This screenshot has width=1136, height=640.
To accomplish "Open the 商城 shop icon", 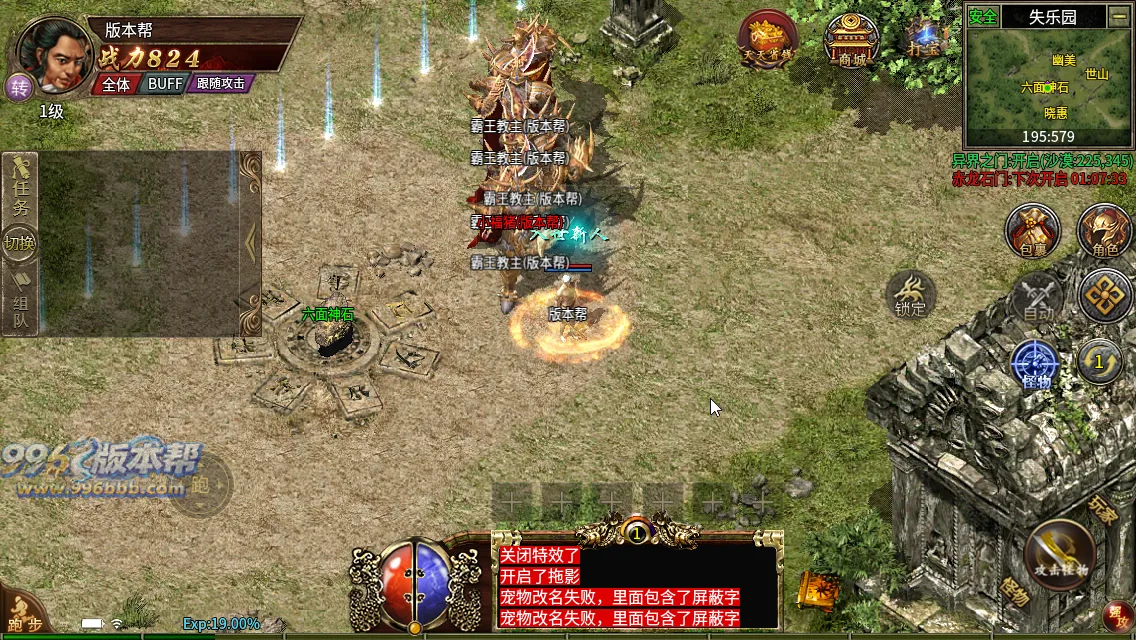I will point(852,40).
